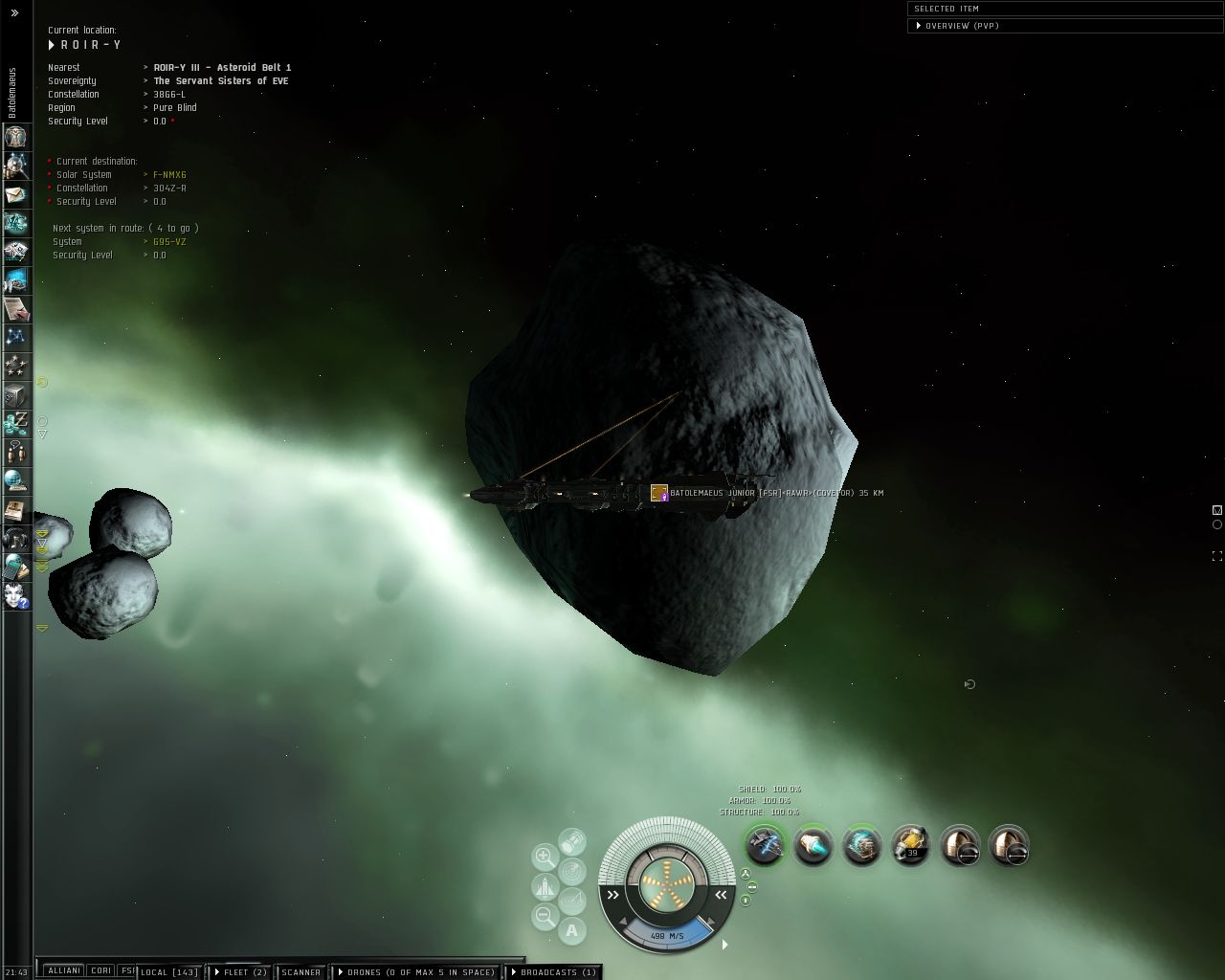
Task: Open the EVE help face icon
Action: (x=16, y=596)
